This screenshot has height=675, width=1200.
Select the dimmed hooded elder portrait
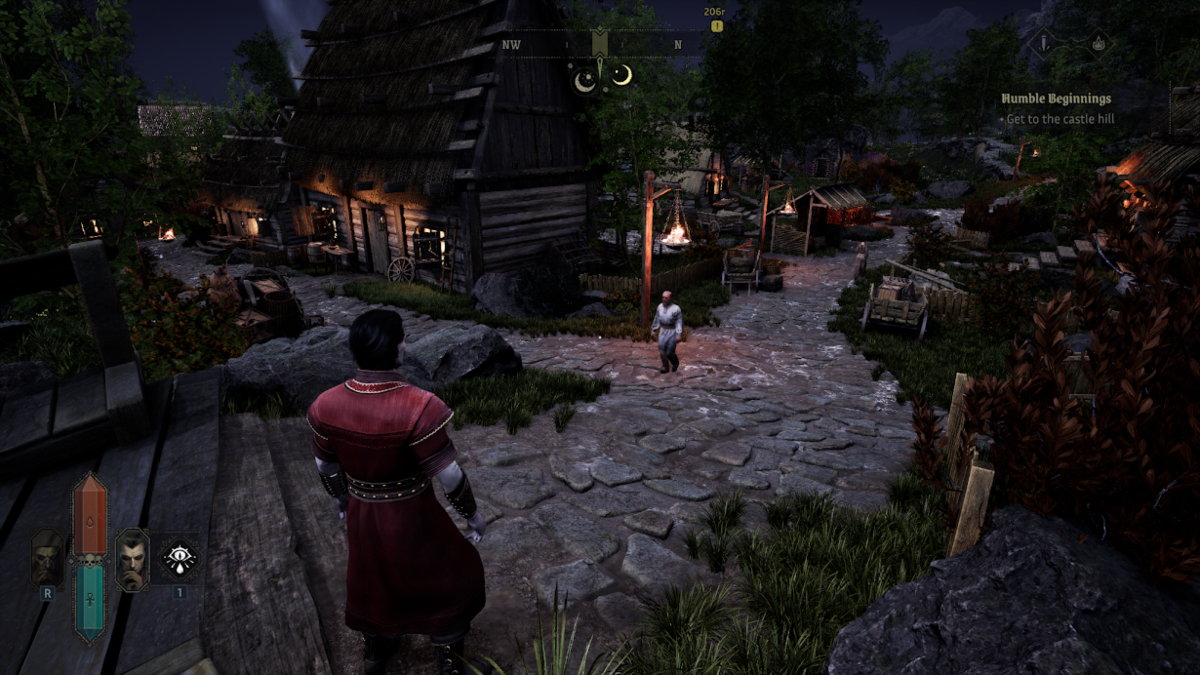47,559
